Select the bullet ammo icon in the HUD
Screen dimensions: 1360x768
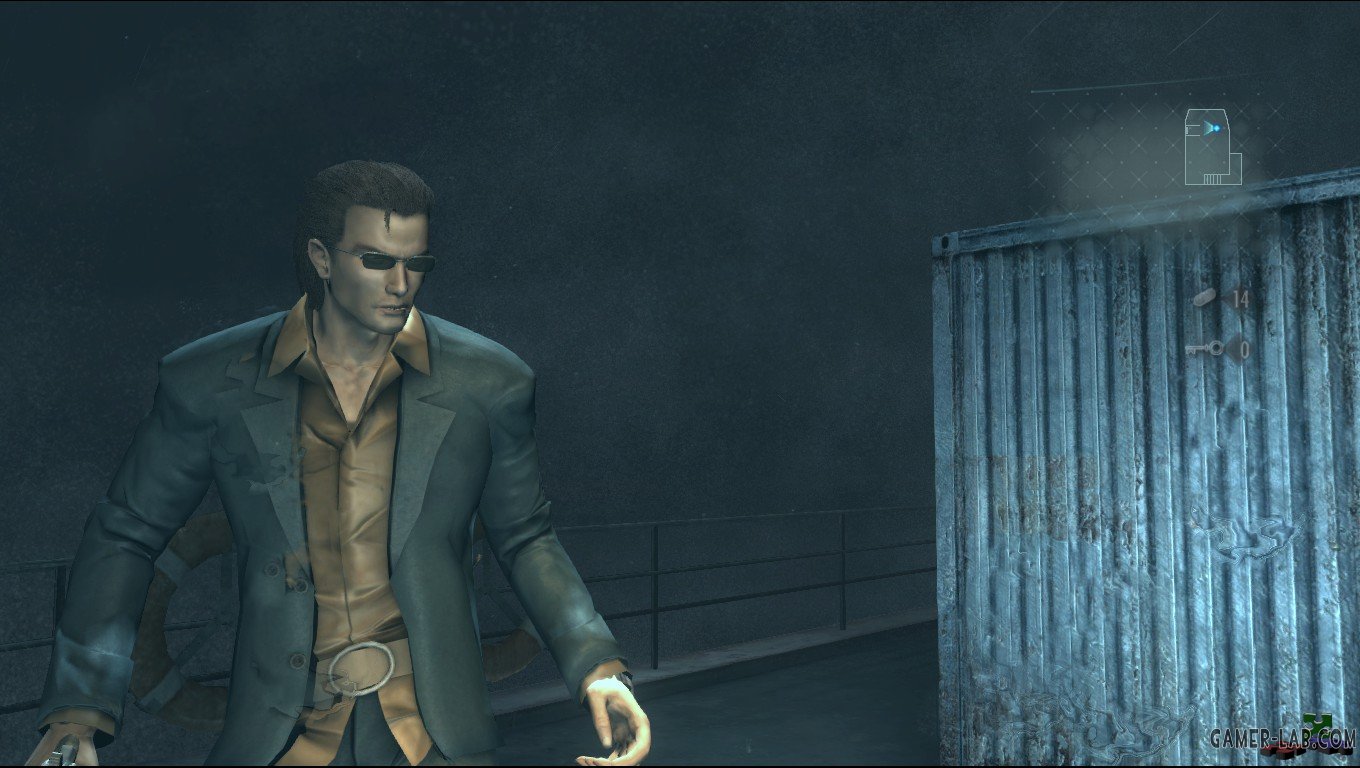pos(1204,299)
